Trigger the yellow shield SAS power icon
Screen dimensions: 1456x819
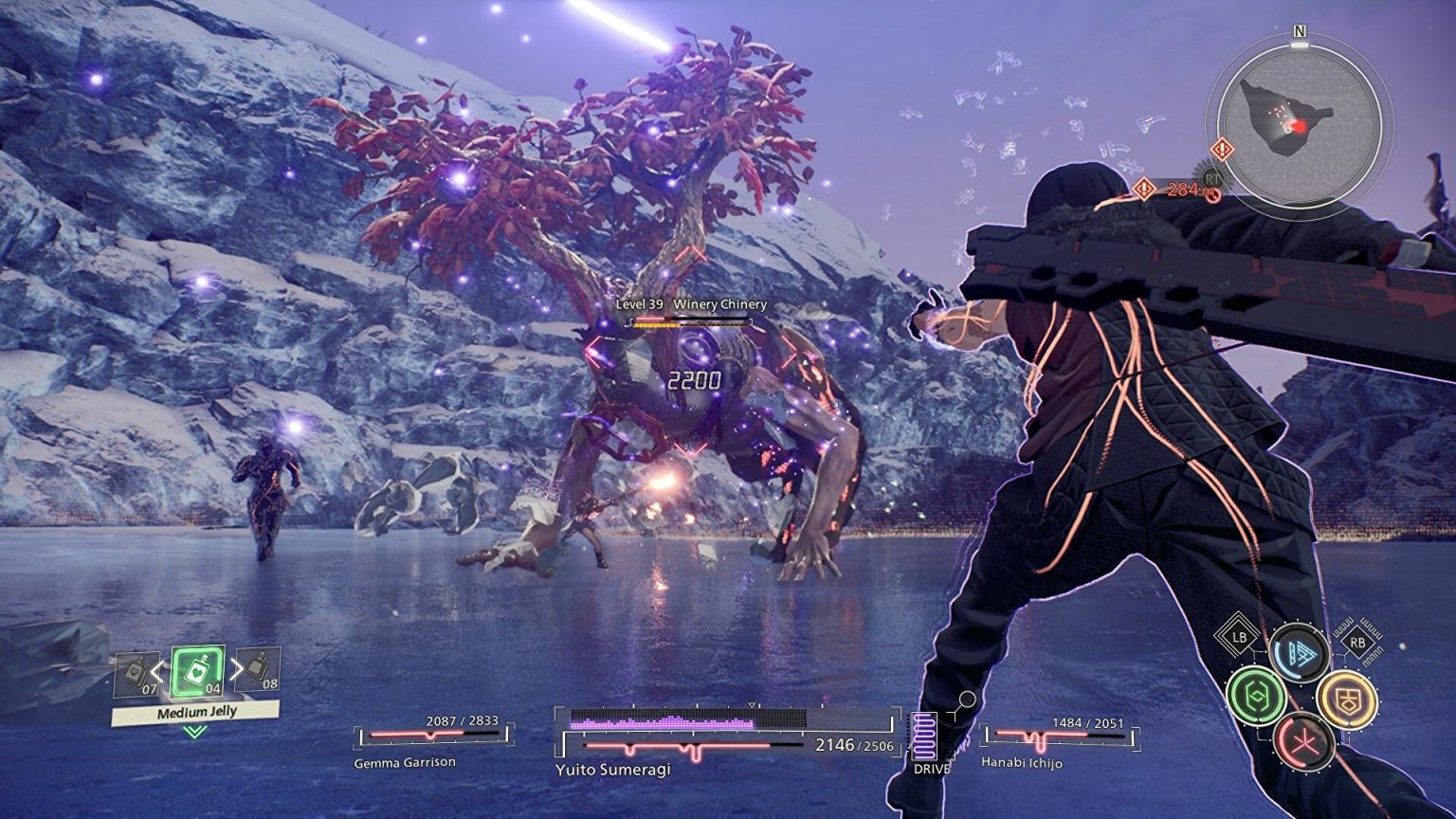coord(1348,698)
